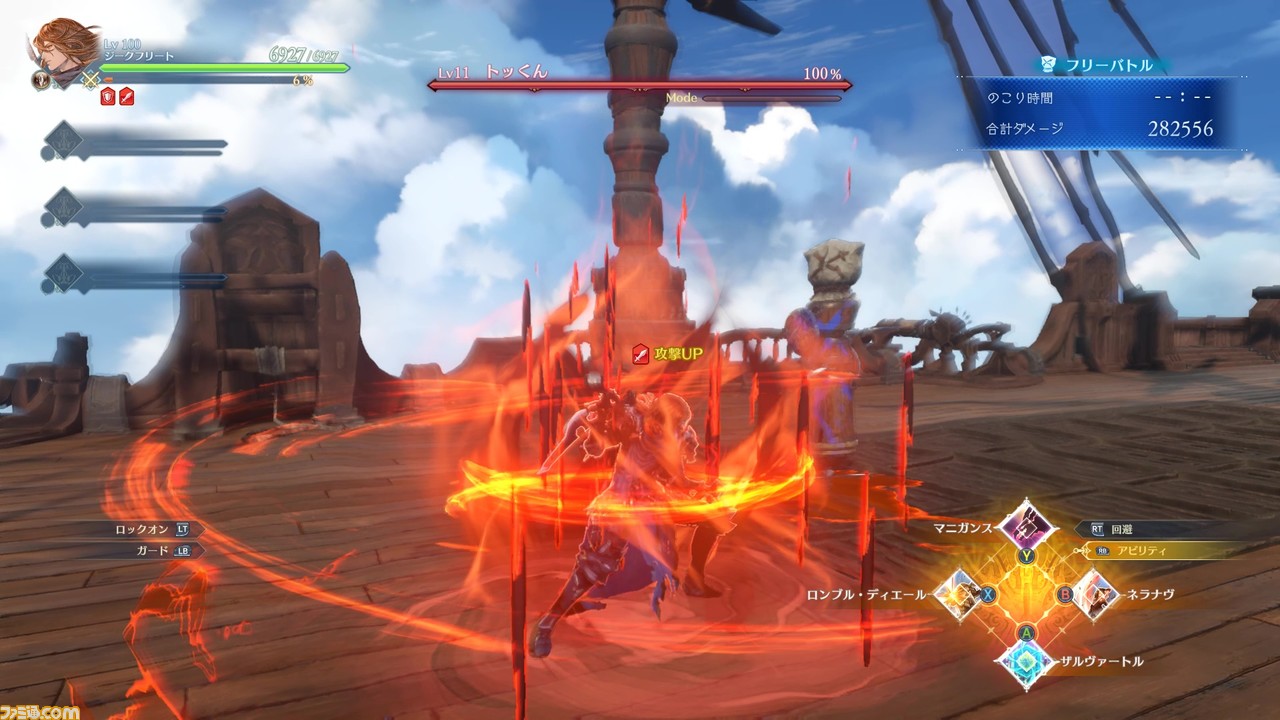Activate the マニガンス ability icon
1280x720 pixels.
point(1025,523)
